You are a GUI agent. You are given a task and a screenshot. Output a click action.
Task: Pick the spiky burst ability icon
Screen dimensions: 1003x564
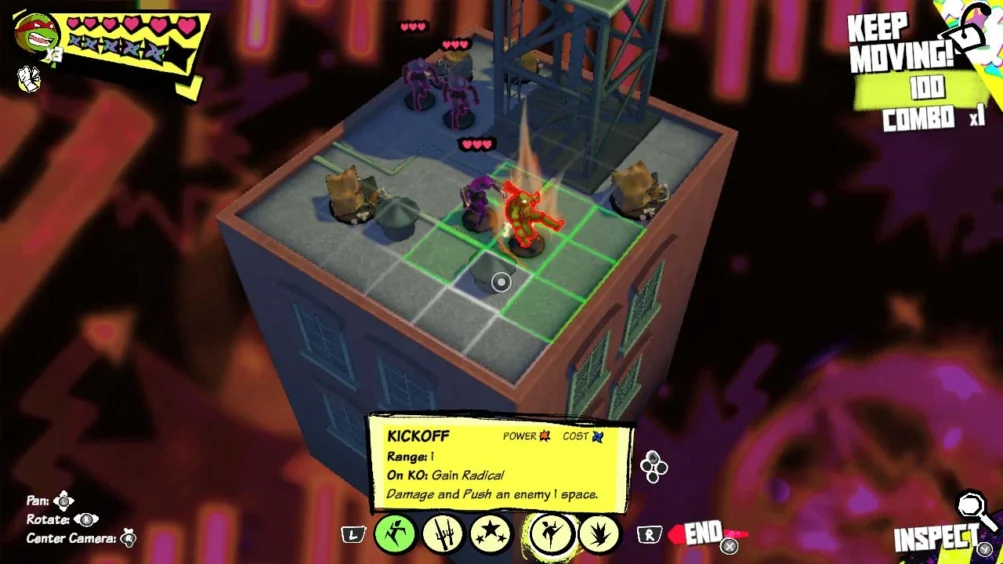[599, 533]
